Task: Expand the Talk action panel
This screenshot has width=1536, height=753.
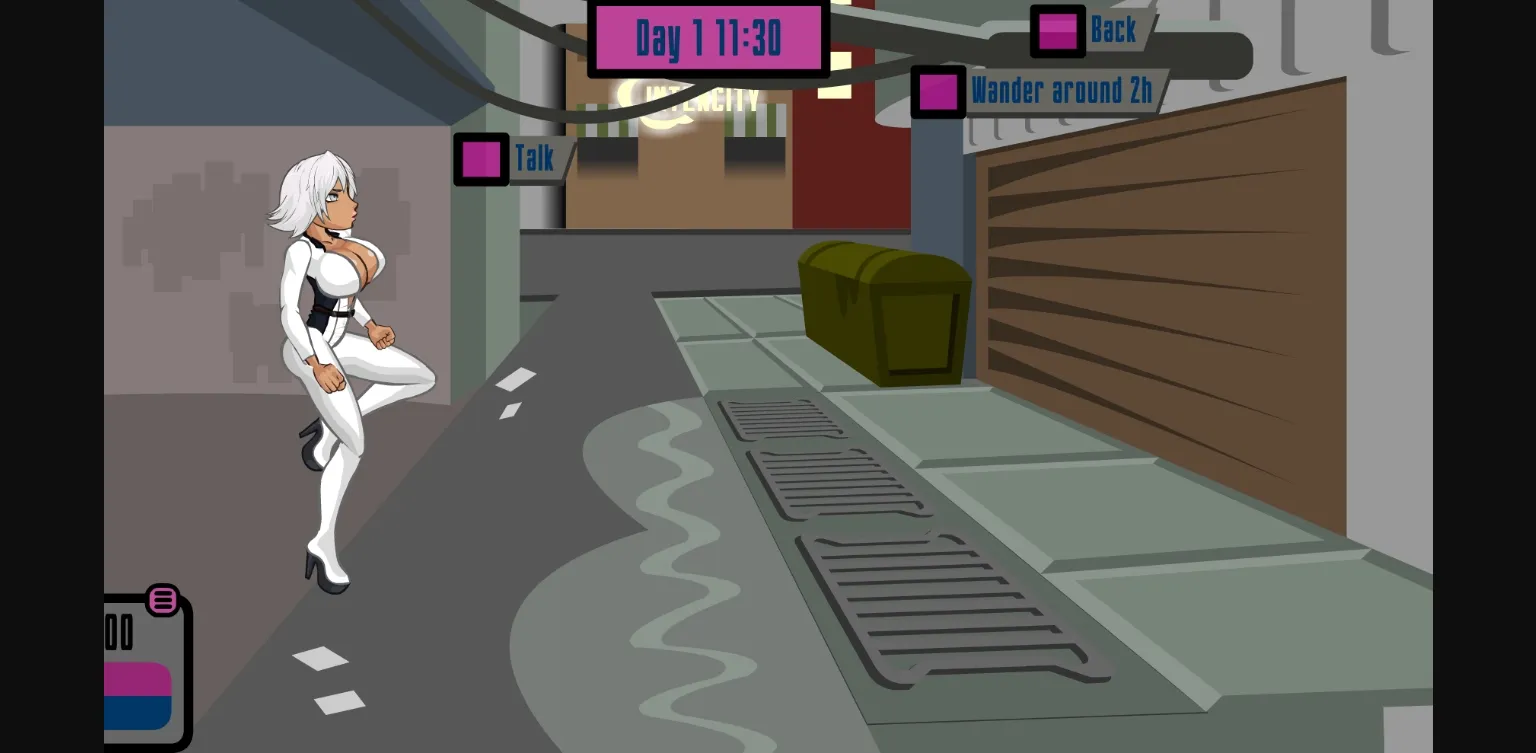Action: [535, 159]
